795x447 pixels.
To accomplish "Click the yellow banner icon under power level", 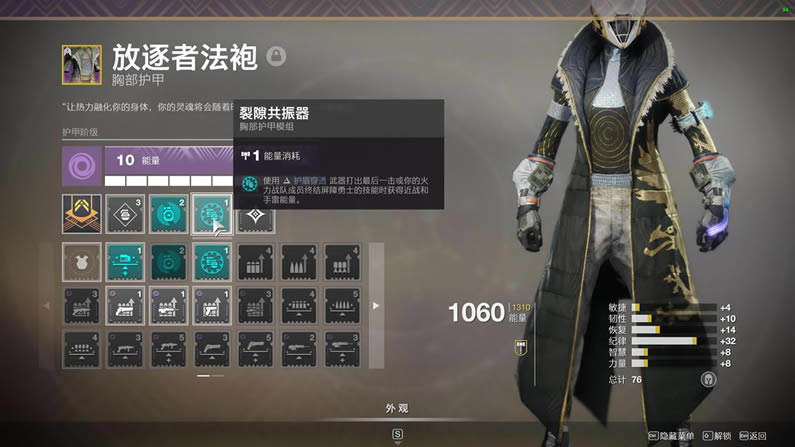I will point(520,345).
